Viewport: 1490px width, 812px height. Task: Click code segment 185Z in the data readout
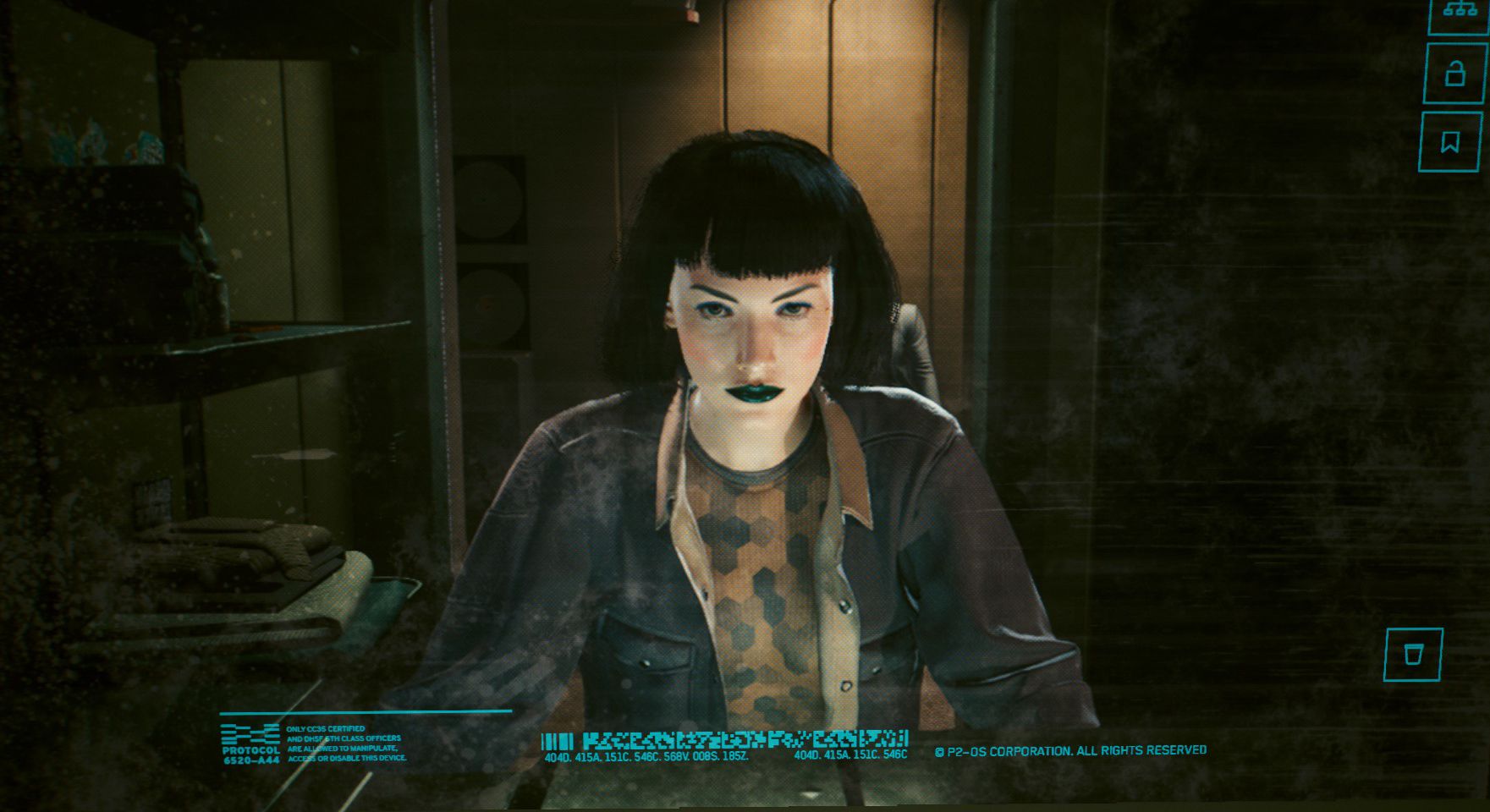[734, 757]
